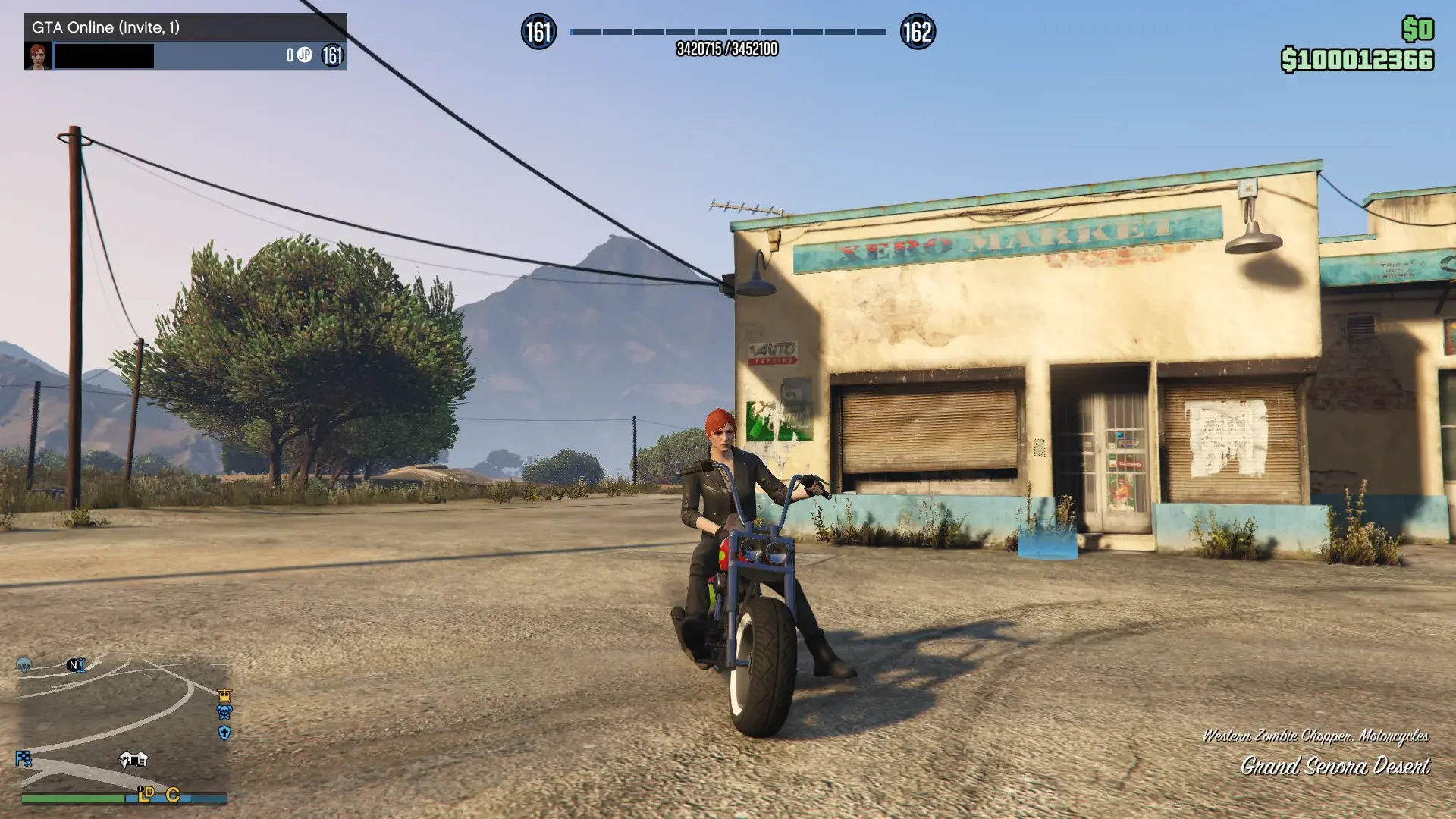
Task: Click the rank progress bar at top center
Action: [728, 32]
